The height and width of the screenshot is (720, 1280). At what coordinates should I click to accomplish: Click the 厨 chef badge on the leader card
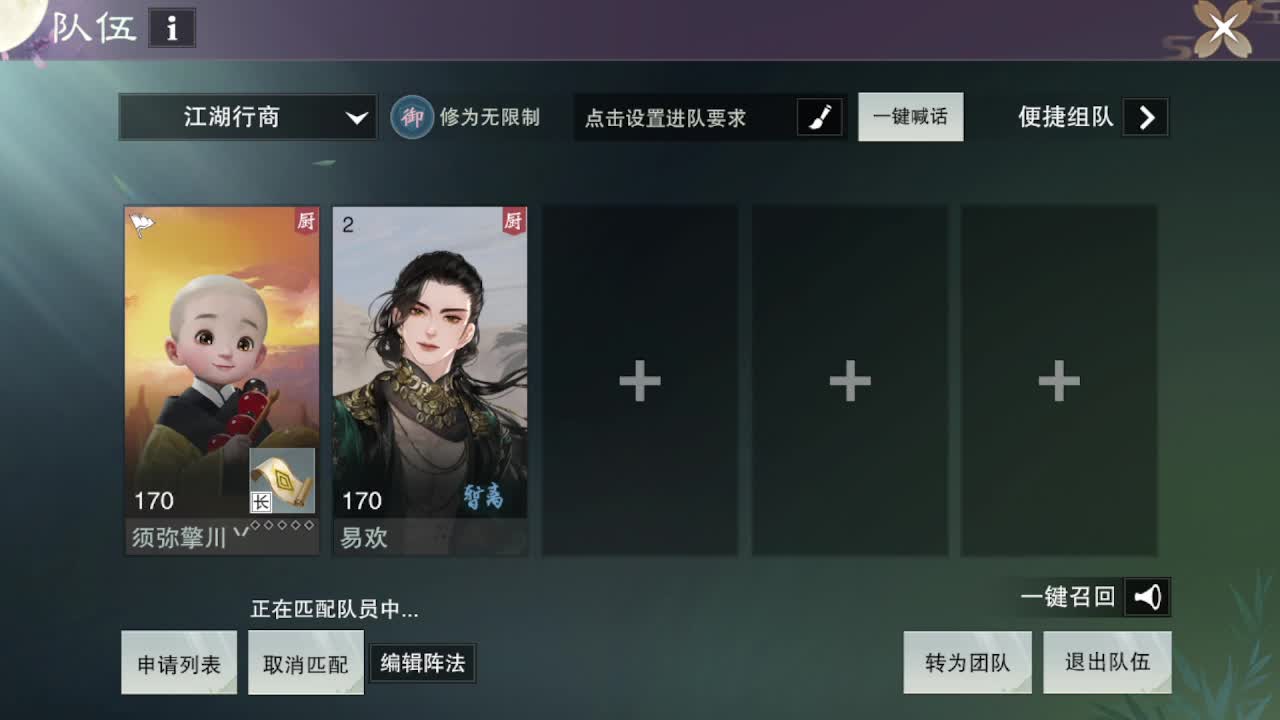(305, 220)
